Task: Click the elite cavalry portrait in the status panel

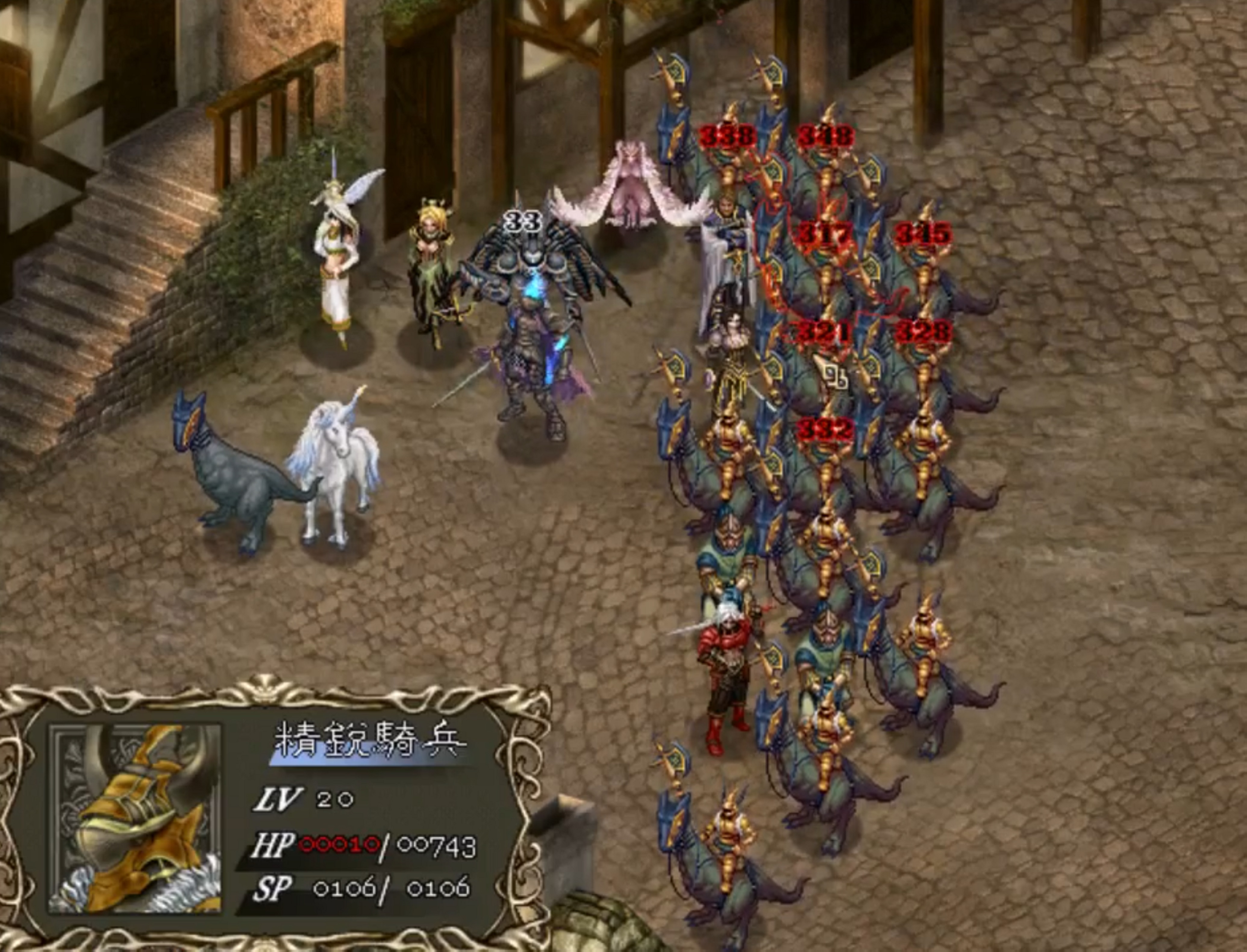Action: [135, 818]
